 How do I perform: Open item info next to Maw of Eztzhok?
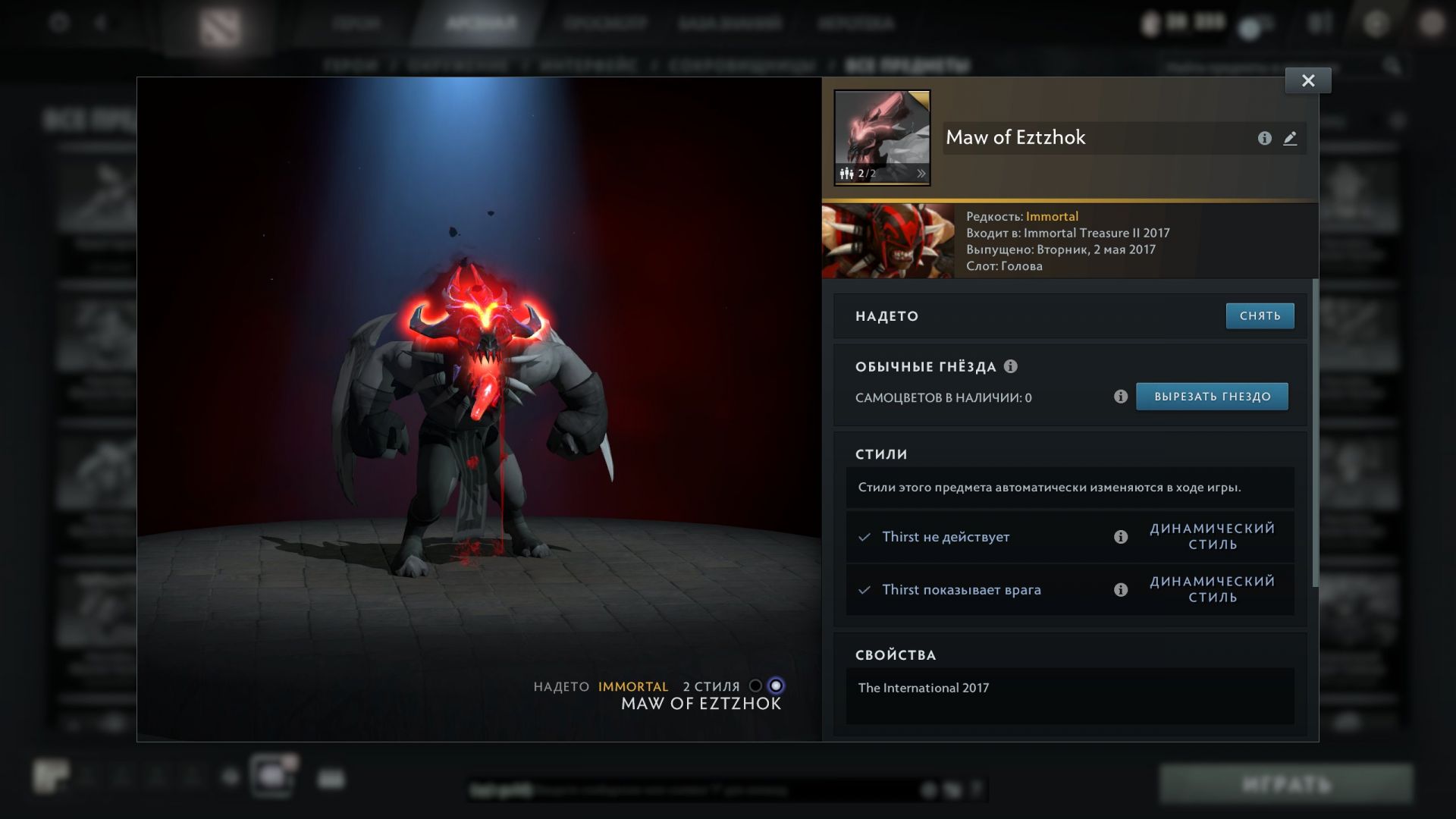click(1264, 138)
